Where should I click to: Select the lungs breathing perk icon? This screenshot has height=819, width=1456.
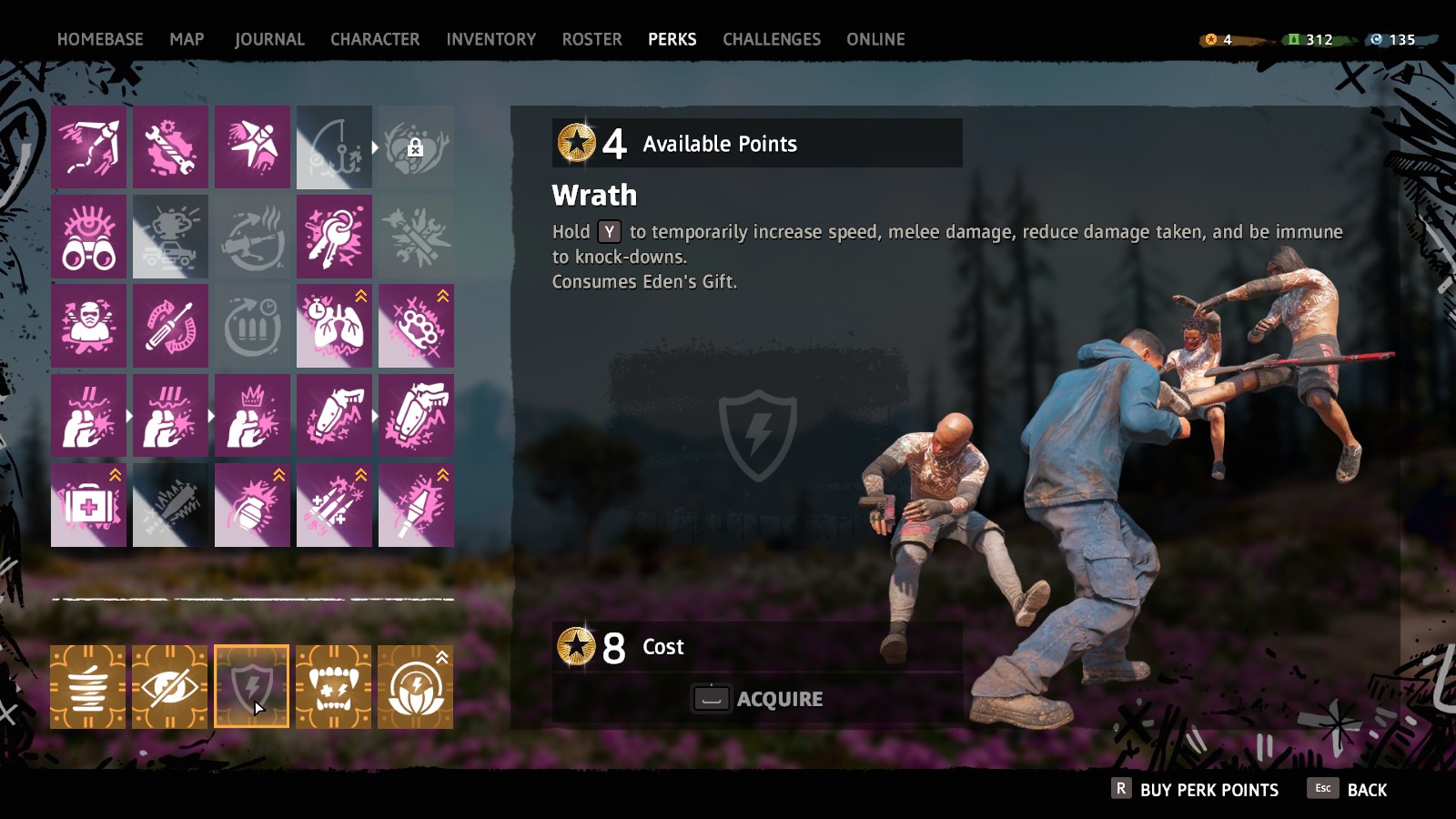pyautogui.click(x=334, y=328)
